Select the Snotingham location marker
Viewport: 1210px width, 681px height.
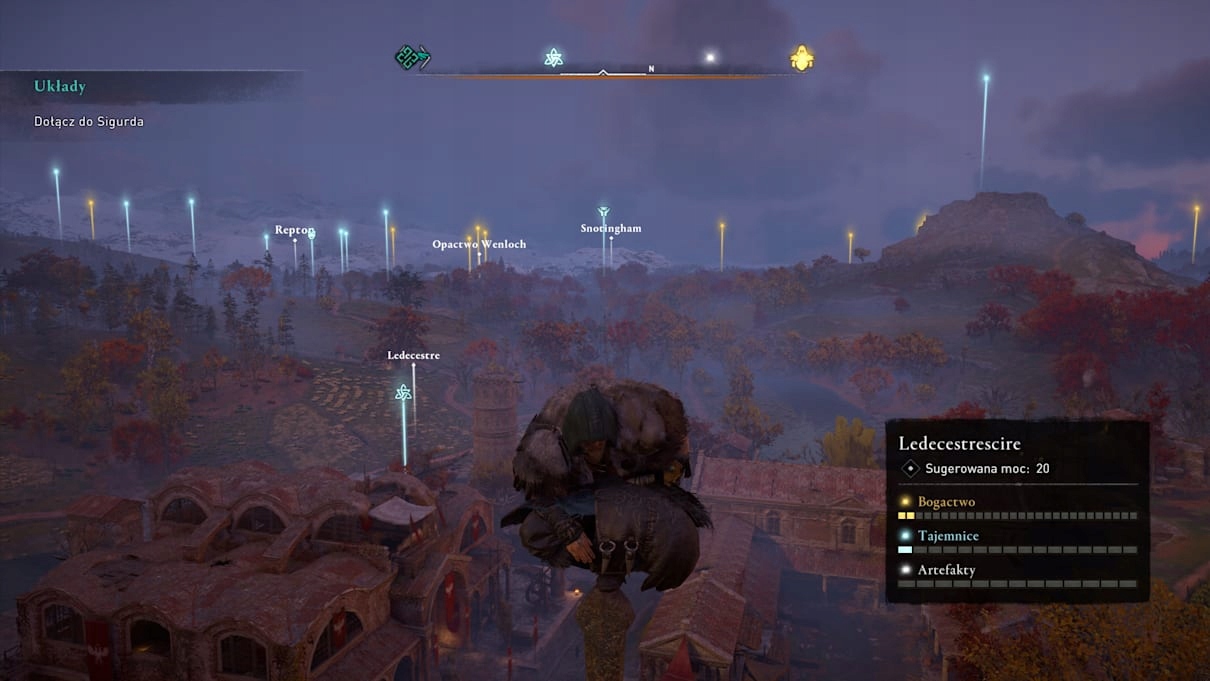[x=610, y=228]
